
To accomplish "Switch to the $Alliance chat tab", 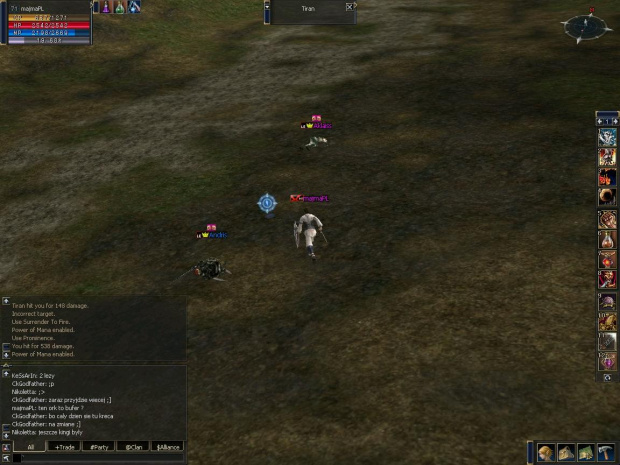I will (x=167, y=447).
